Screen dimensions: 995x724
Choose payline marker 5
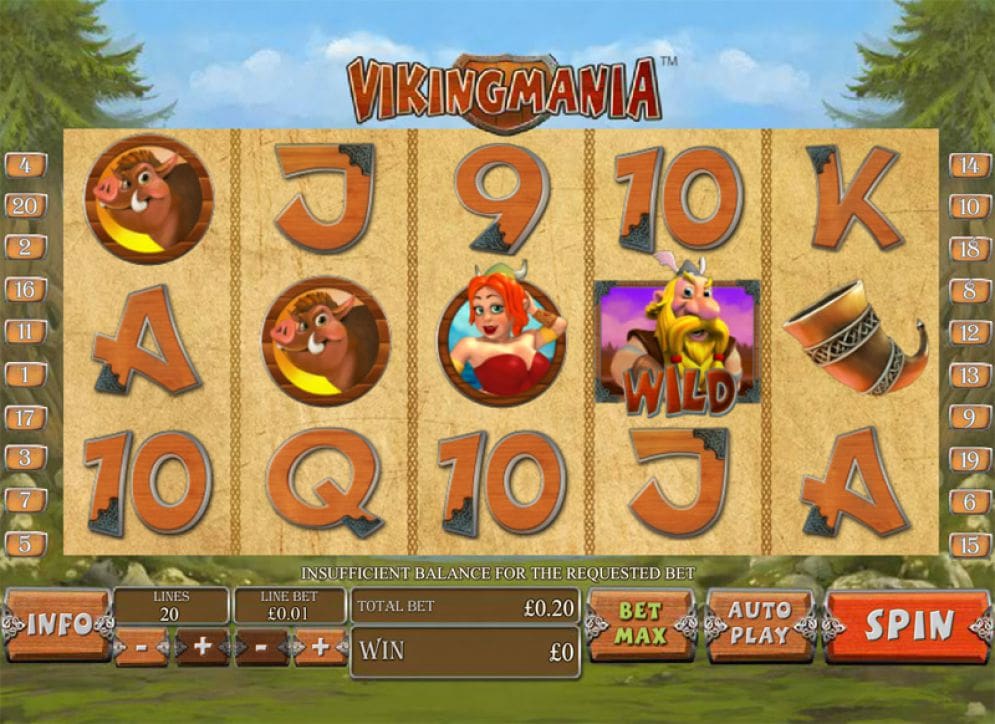(25, 544)
